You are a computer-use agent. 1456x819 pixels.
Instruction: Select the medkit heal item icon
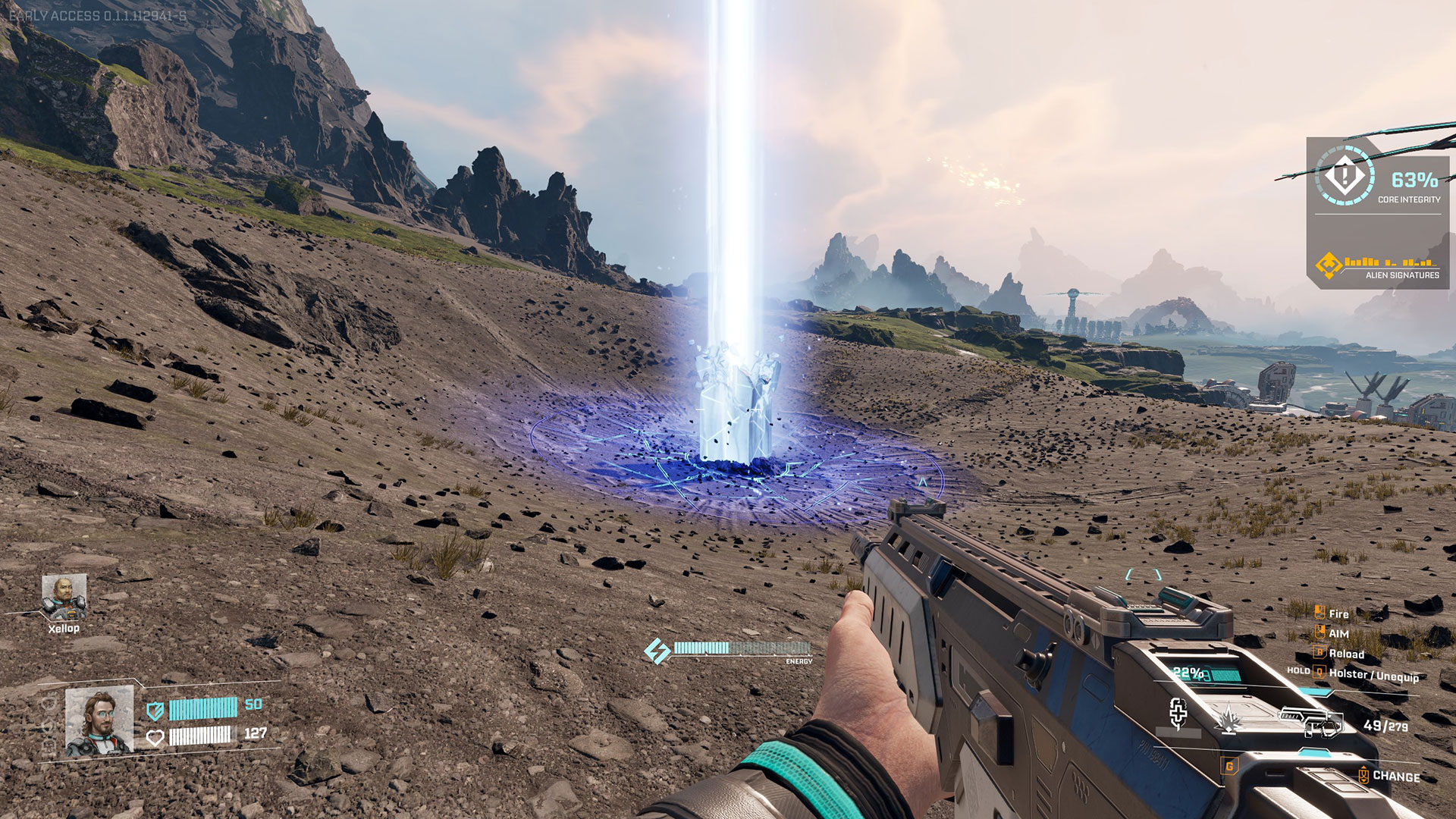click(1178, 713)
